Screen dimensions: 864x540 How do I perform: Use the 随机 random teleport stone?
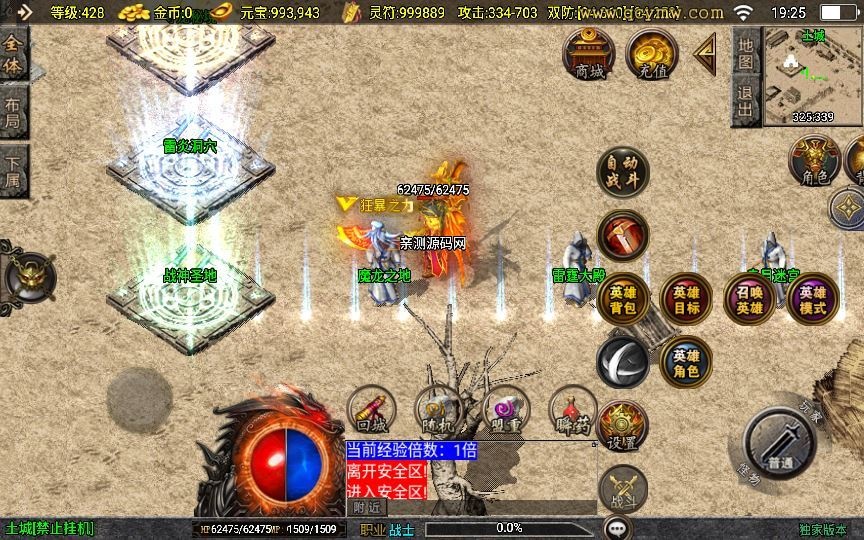(x=437, y=412)
